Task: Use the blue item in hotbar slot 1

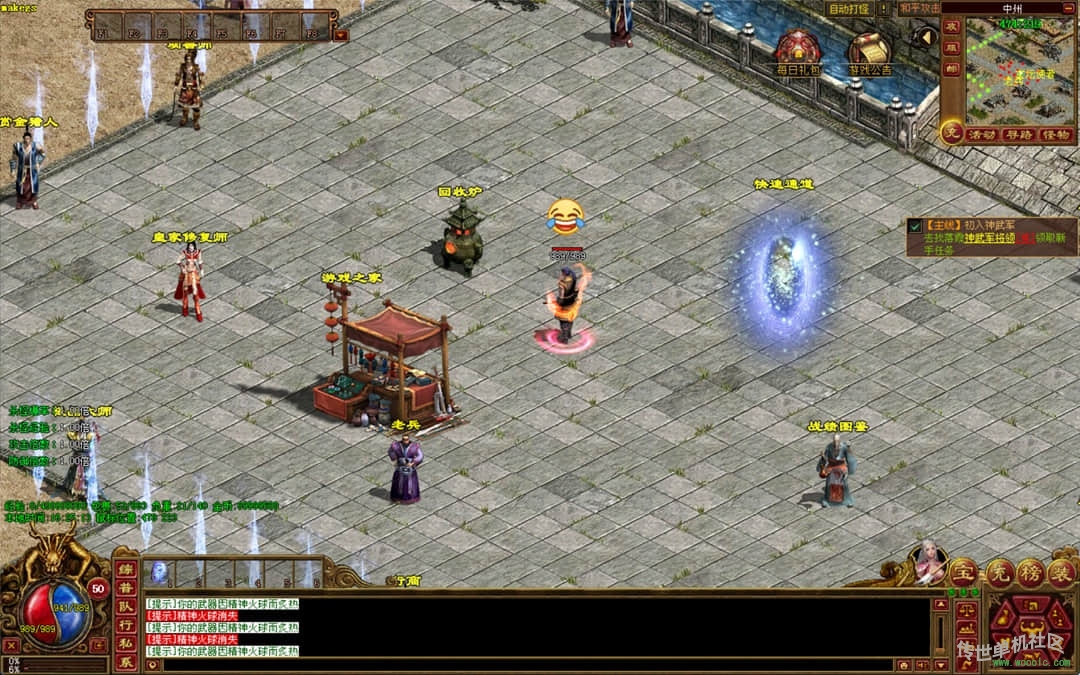Action: [x=158, y=572]
